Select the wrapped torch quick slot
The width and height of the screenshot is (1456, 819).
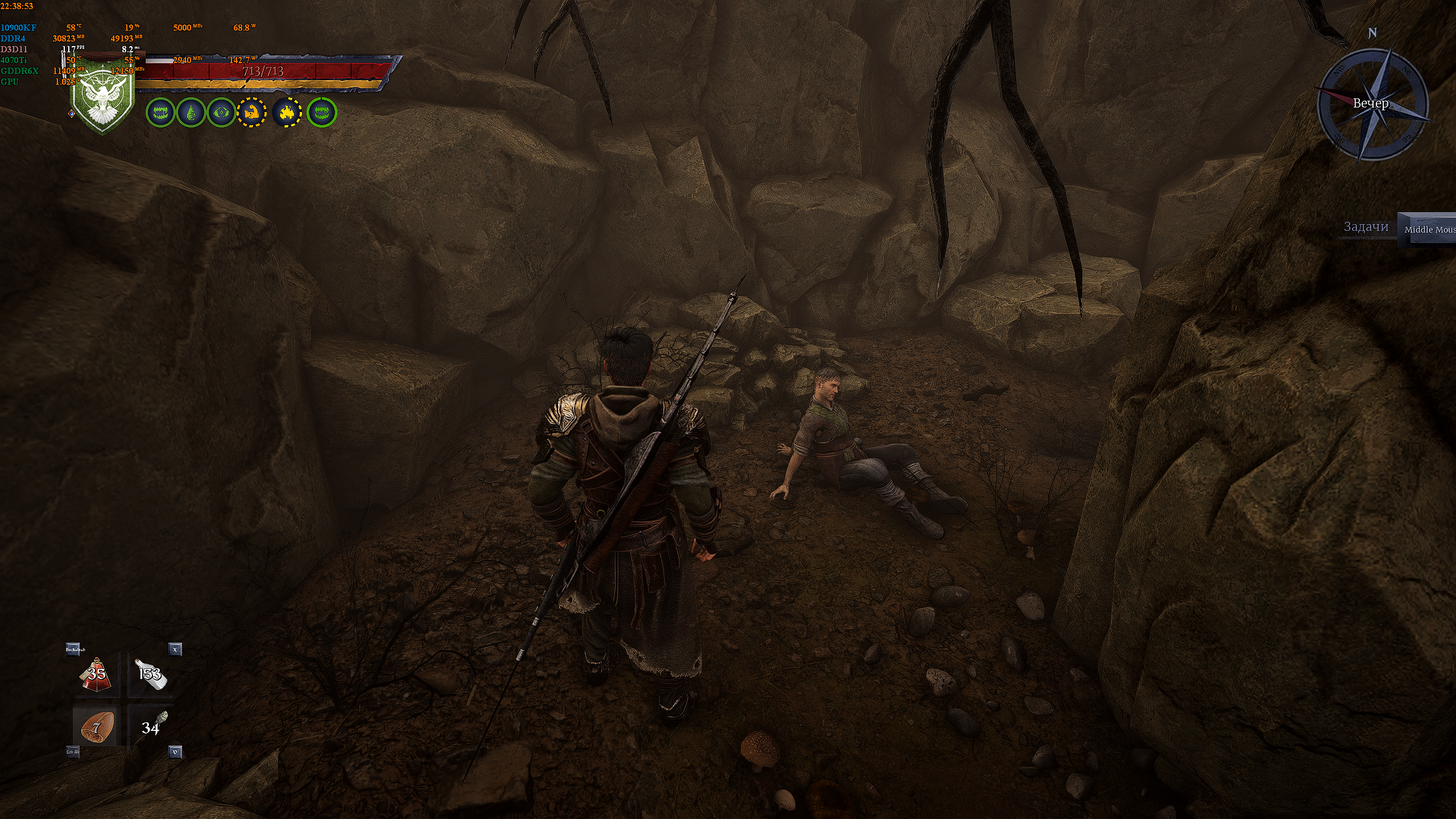click(x=151, y=727)
